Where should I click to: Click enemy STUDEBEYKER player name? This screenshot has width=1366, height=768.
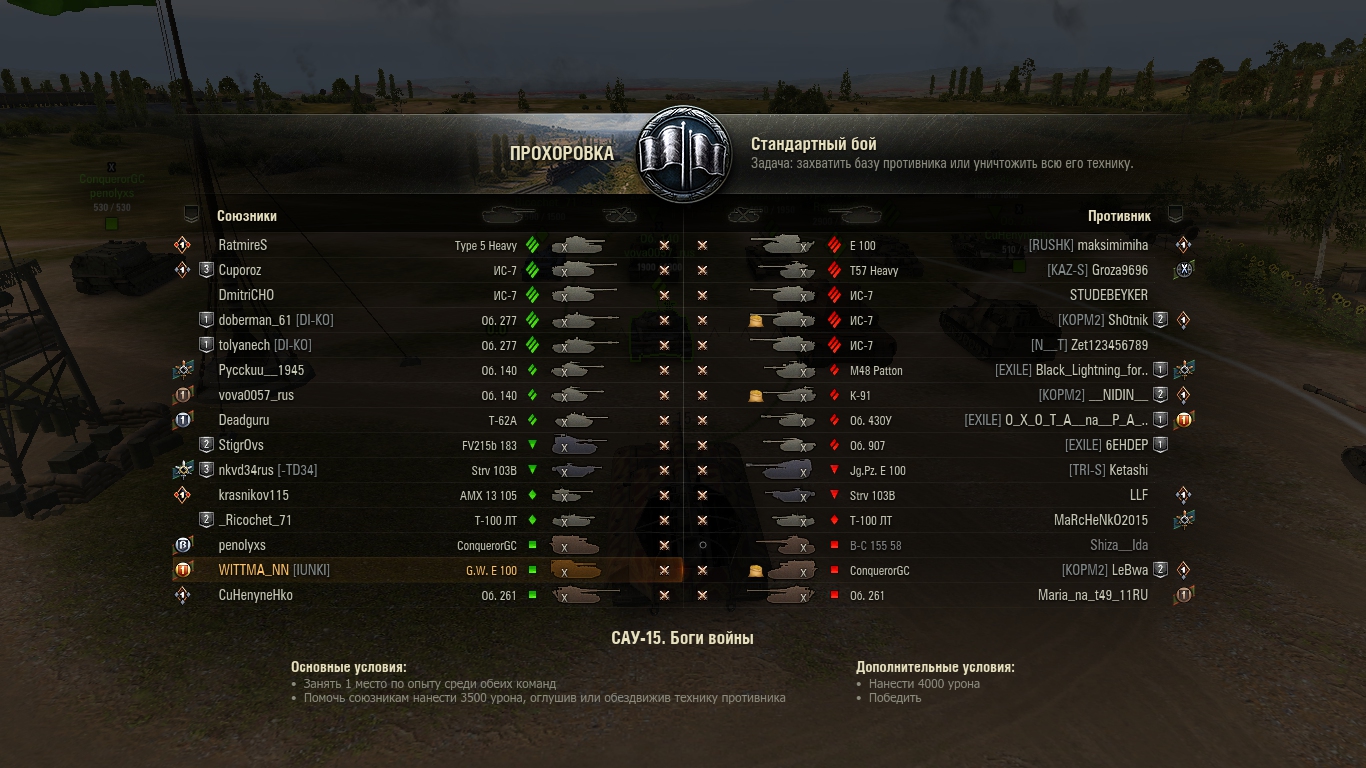pyautogui.click(x=1109, y=295)
